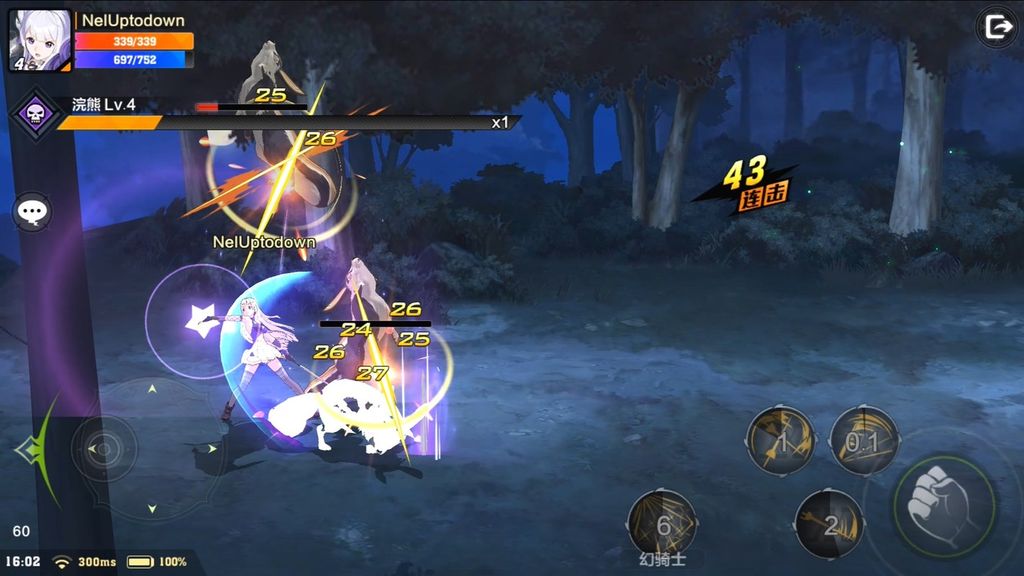Trigger the arrow skill showing cooldown 2
The image size is (1024, 576).
[829, 524]
